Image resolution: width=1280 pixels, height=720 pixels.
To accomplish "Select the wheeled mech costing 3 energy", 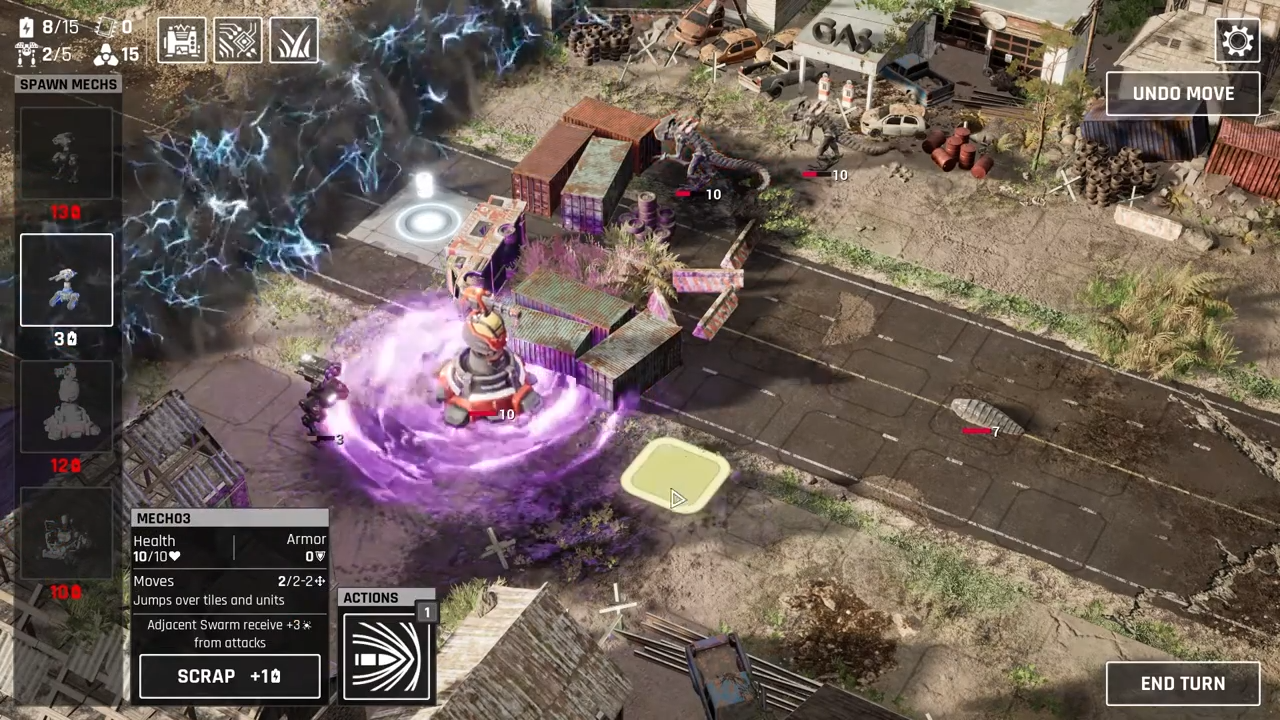I will (x=67, y=281).
